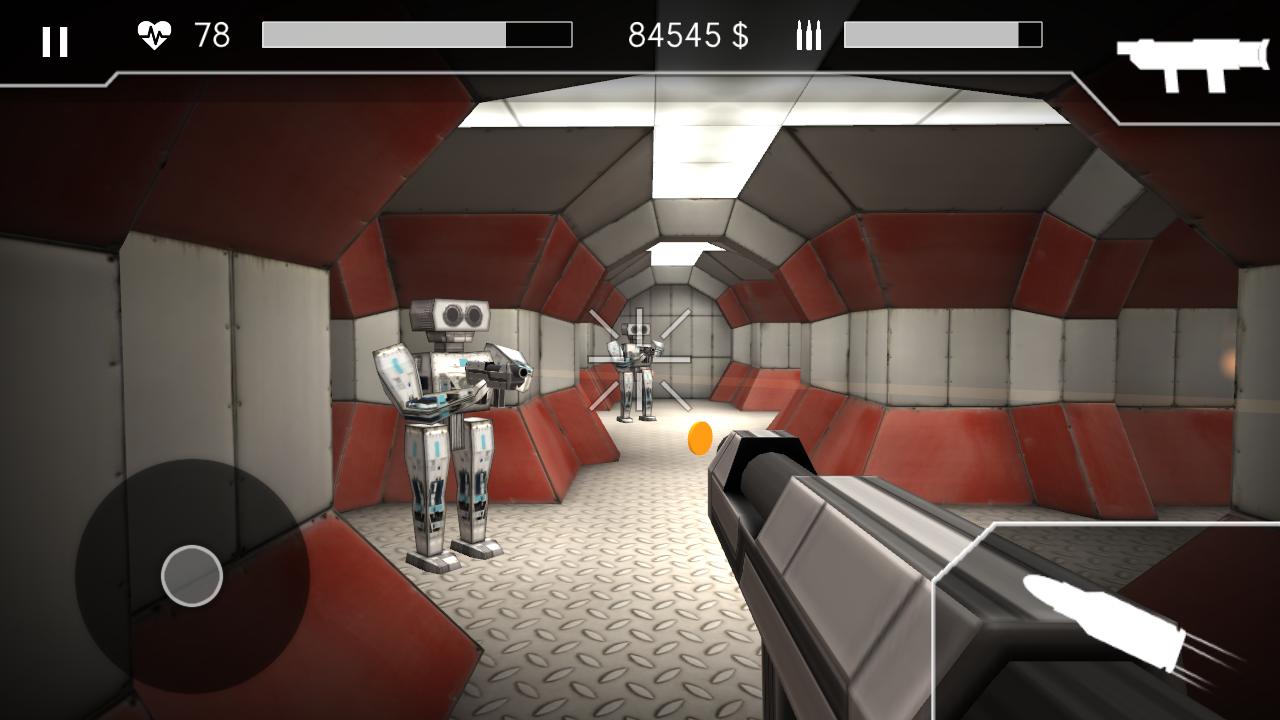Image resolution: width=1280 pixels, height=720 pixels.
Task: Tap the money counter showing 84545 $
Action: pyautogui.click(x=688, y=36)
